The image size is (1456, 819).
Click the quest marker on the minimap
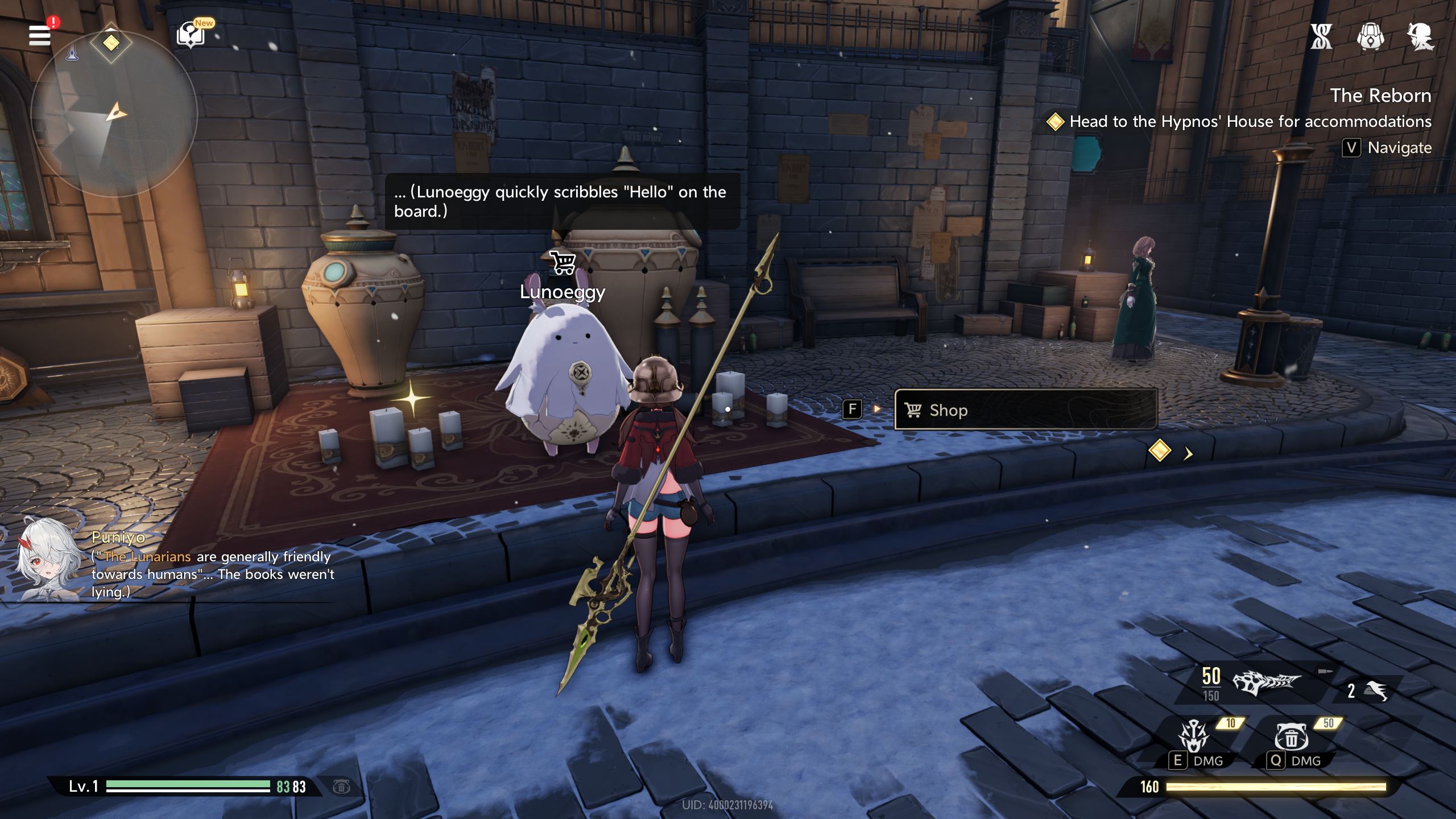111,43
